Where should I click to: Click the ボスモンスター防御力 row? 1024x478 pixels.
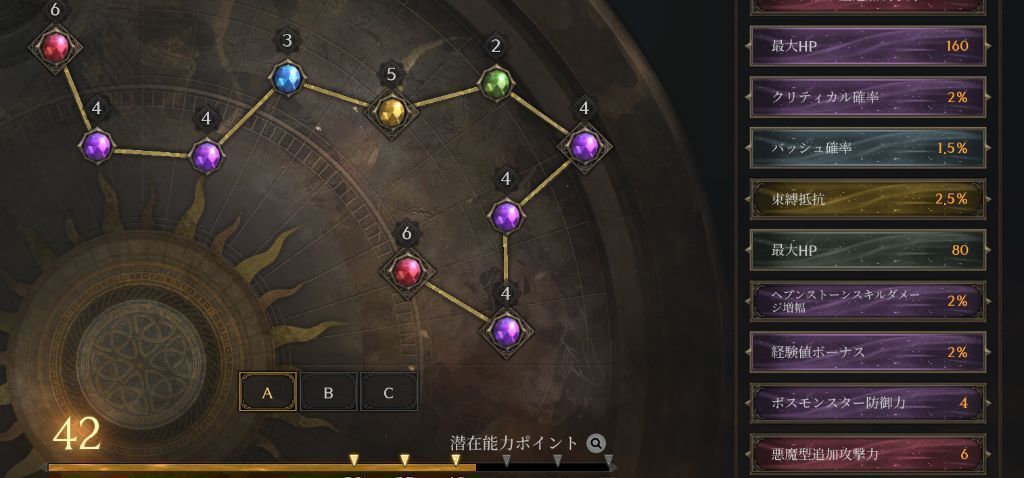(x=867, y=403)
